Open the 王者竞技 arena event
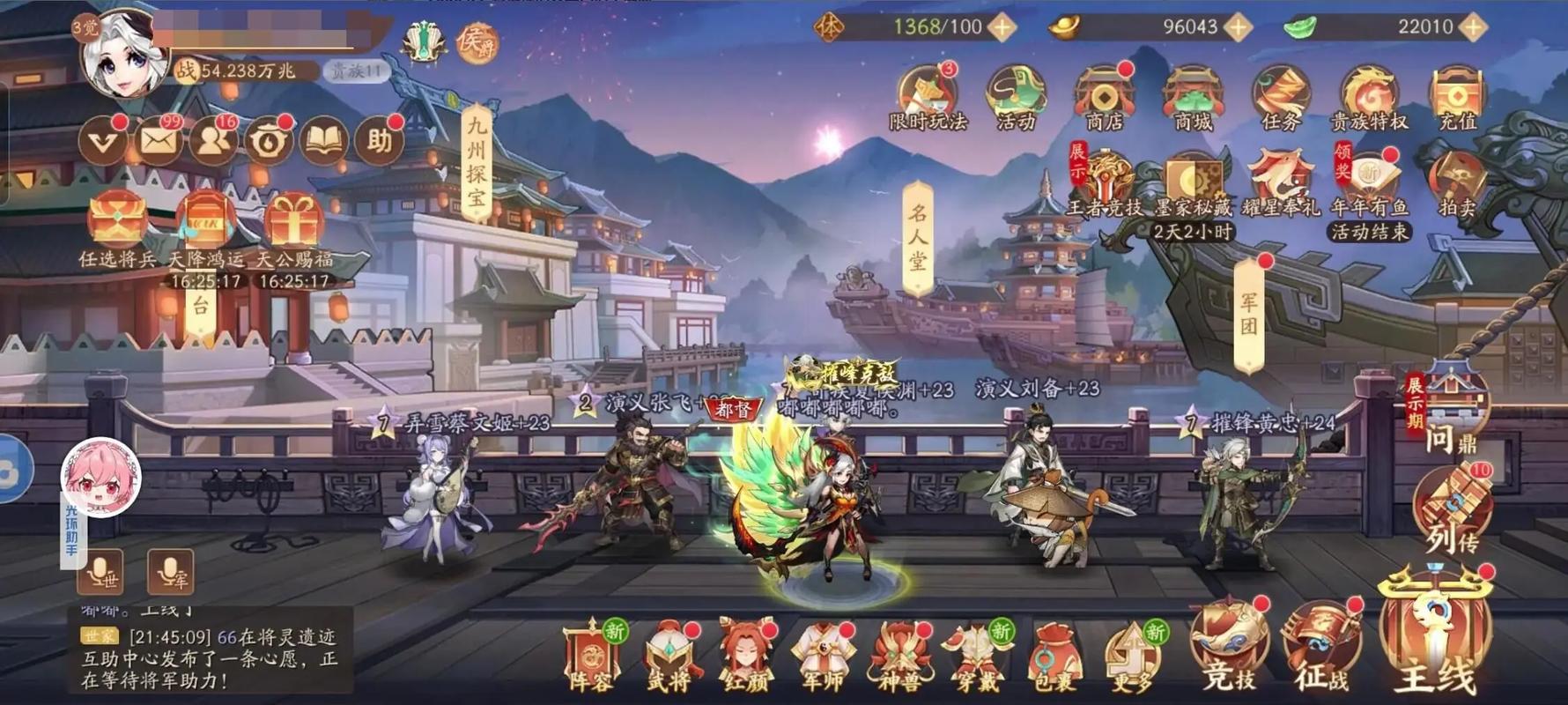1568x705 pixels. click(x=1108, y=176)
